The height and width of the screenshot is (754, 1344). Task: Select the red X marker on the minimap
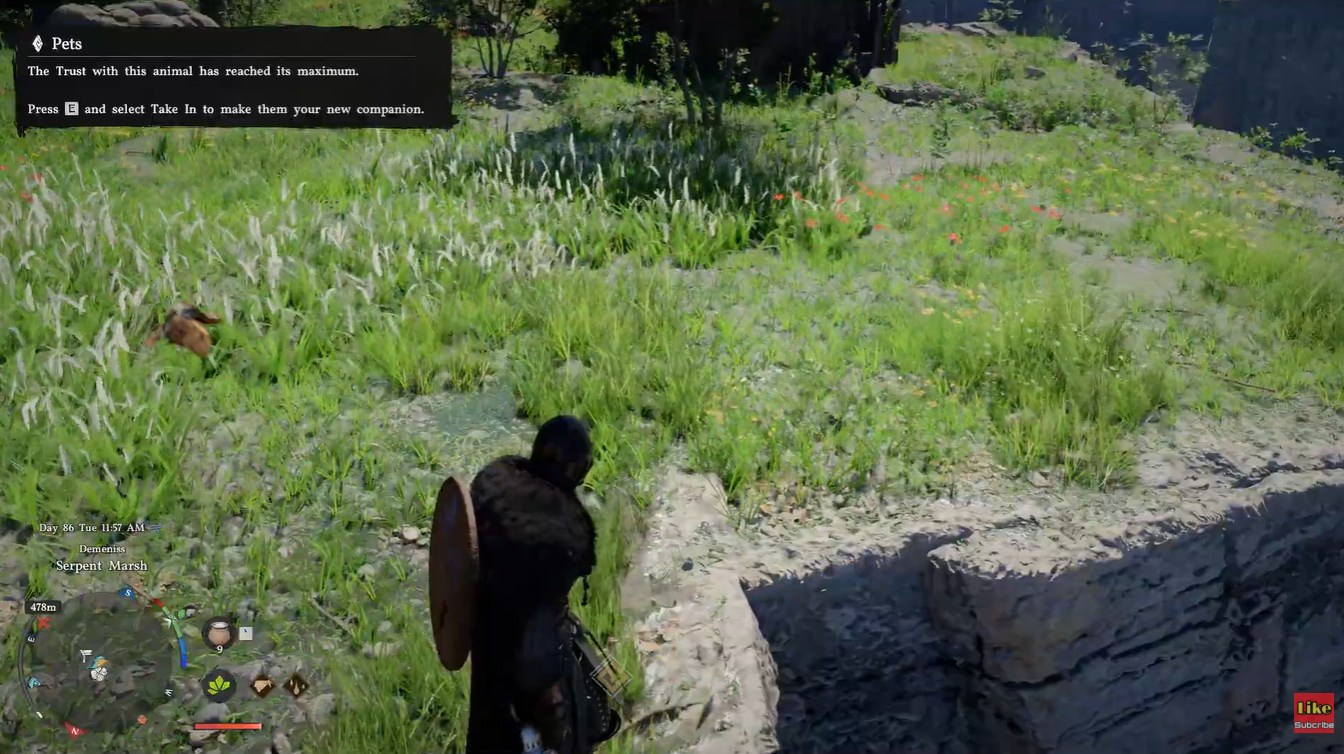pos(43,623)
